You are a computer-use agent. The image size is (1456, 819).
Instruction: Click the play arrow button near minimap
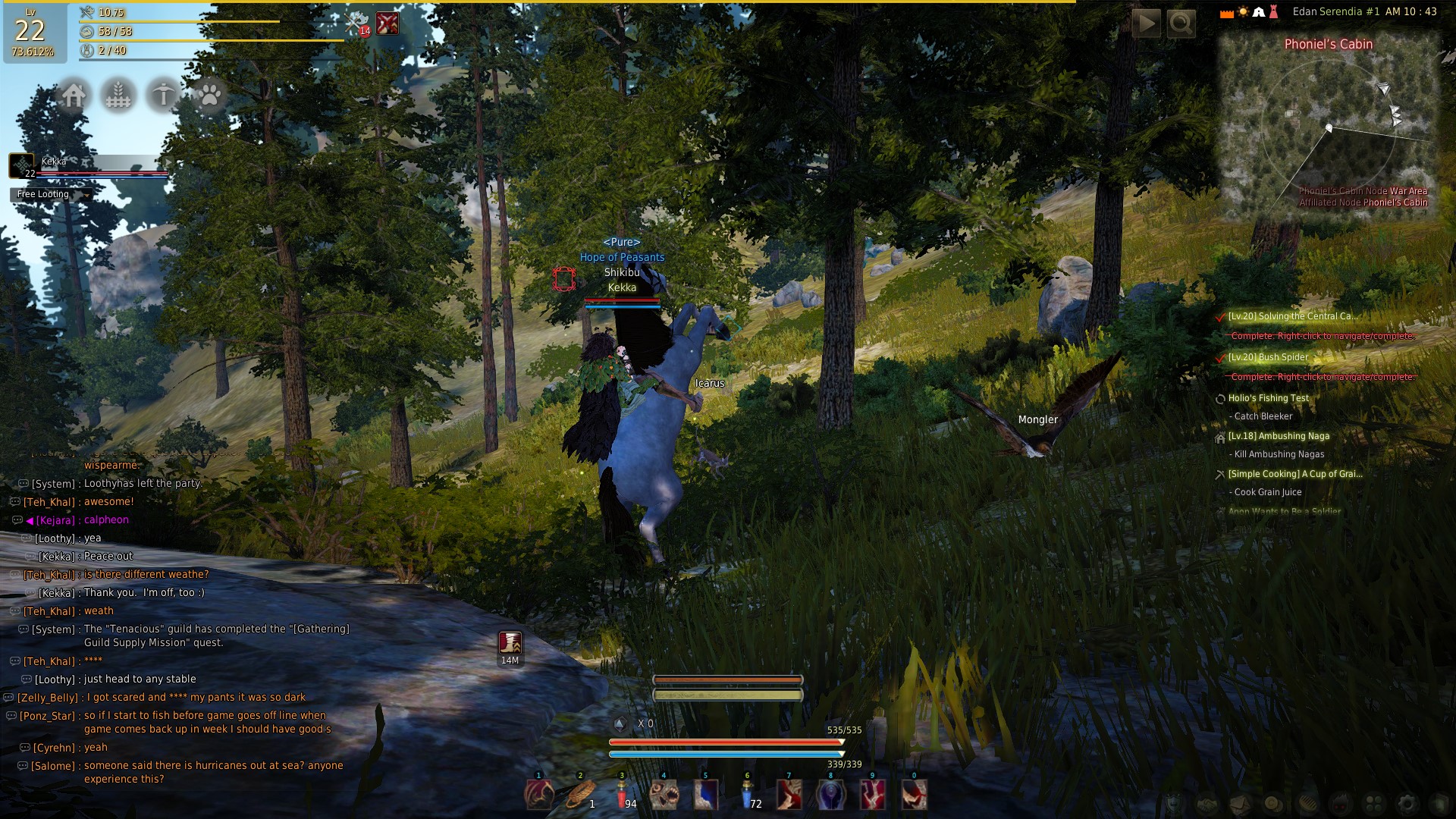coord(1147,24)
